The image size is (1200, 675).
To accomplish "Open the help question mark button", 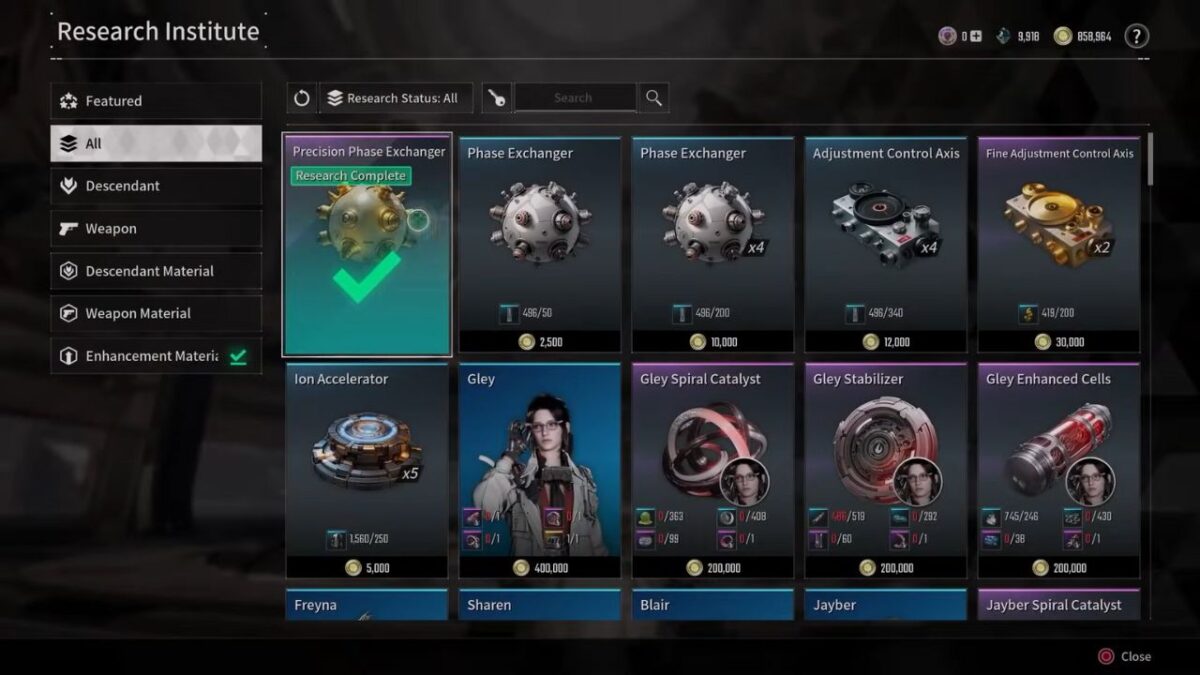I will click(x=1136, y=36).
